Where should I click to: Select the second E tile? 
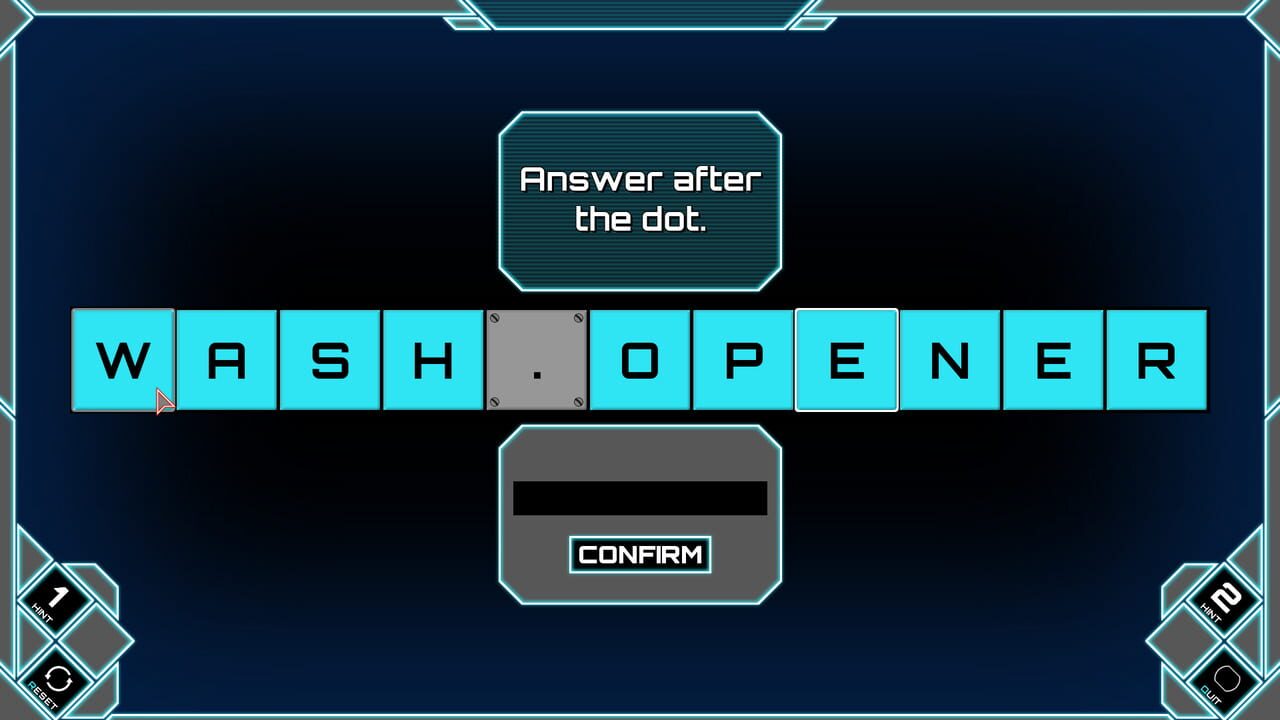pos(1052,360)
